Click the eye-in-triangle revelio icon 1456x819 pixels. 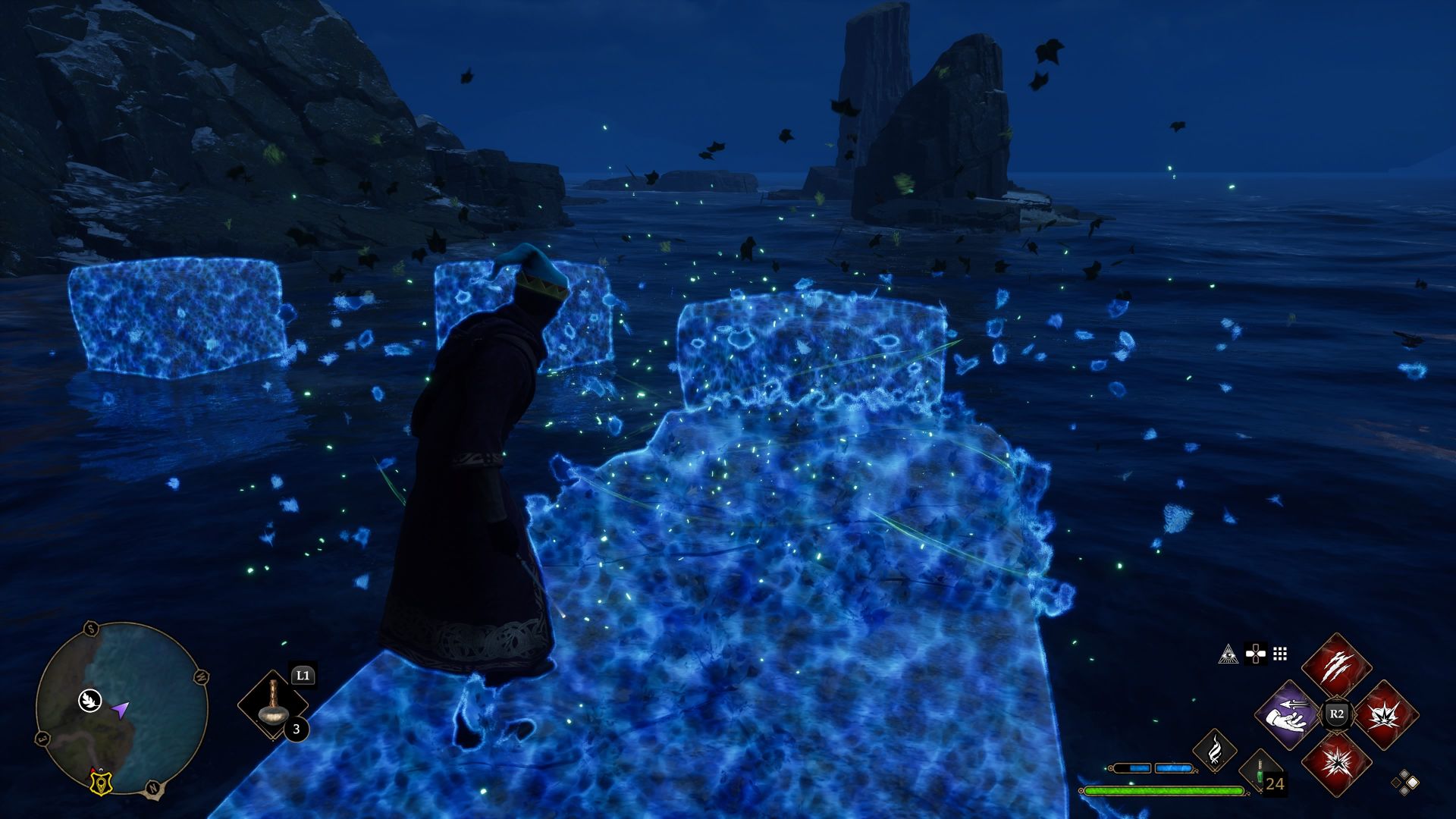1228,654
